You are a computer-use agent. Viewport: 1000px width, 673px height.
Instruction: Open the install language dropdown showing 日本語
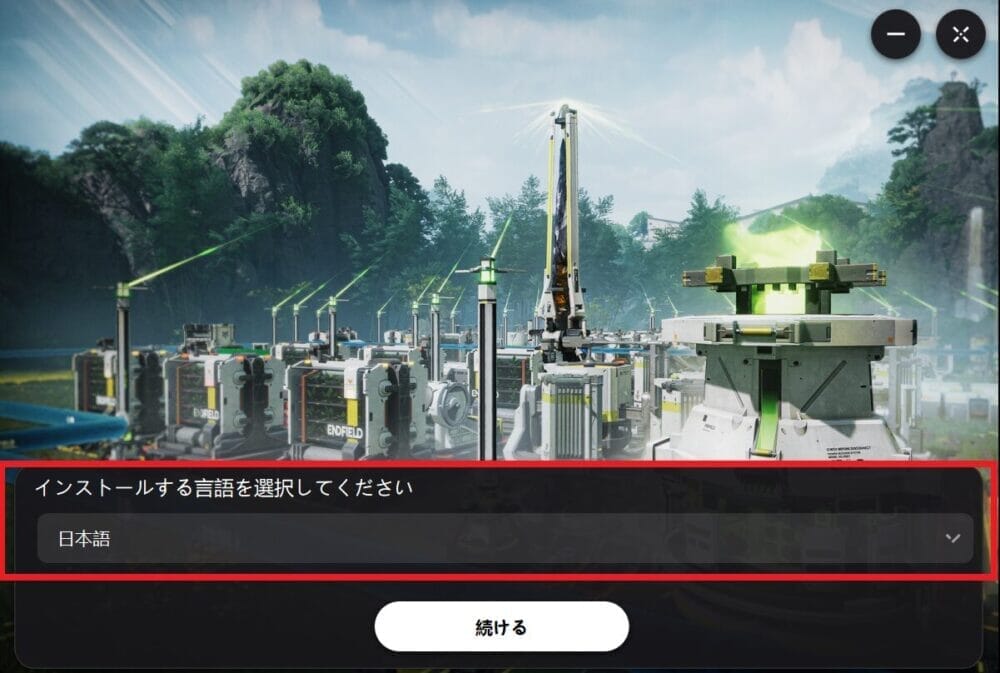[x=505, y=539]
